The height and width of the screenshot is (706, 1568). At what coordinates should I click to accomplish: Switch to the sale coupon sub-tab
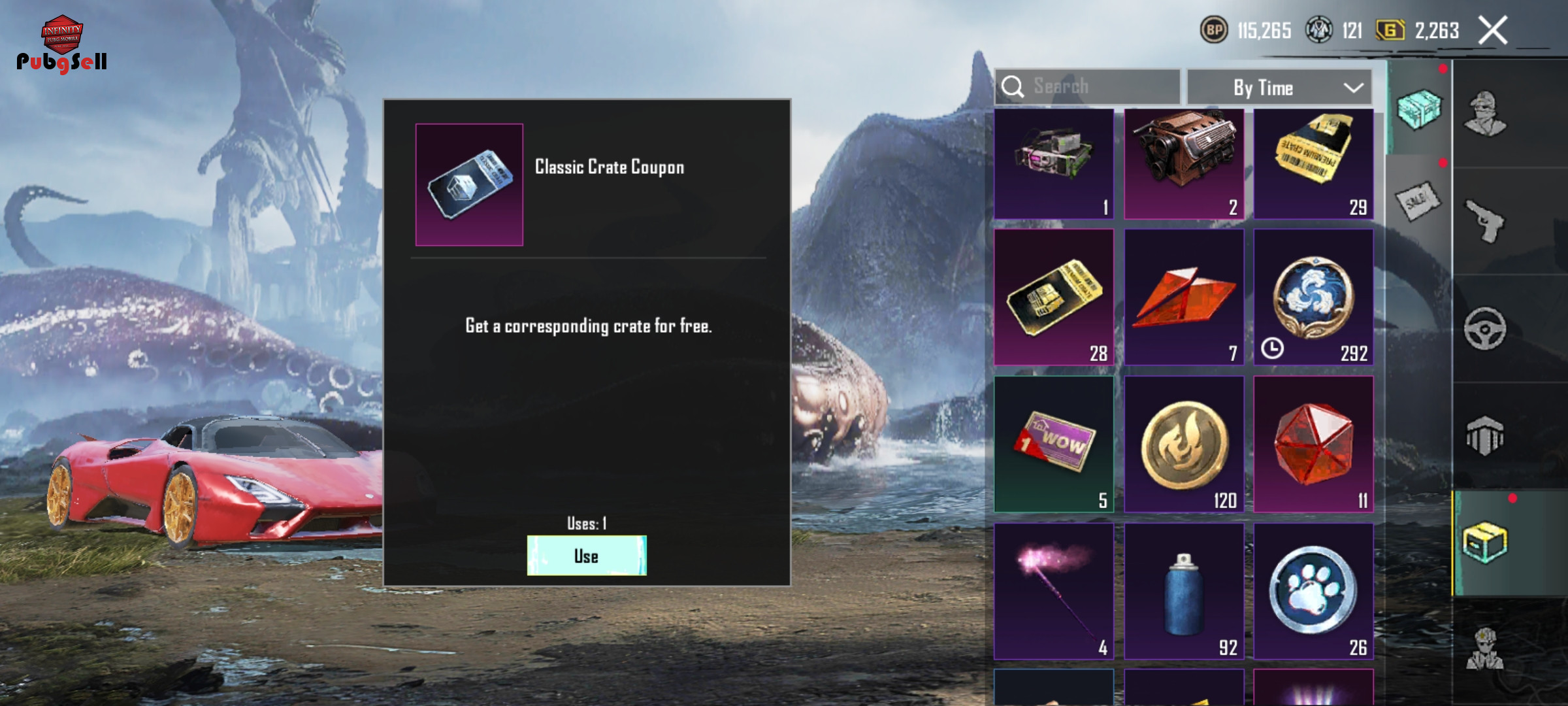1416,201
